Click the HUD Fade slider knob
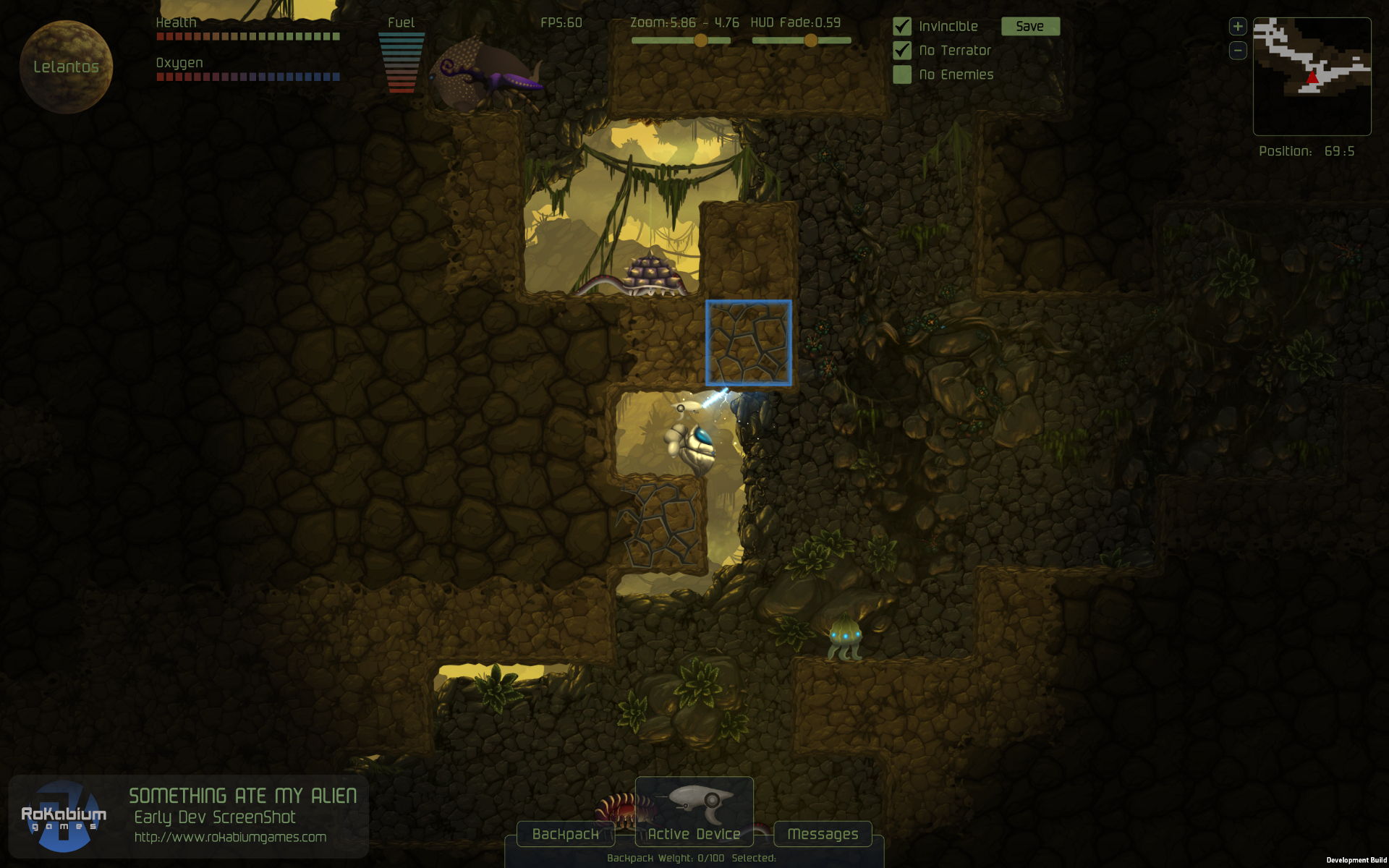This screenshot has width=1389, height=868. [x=811, y=41]
